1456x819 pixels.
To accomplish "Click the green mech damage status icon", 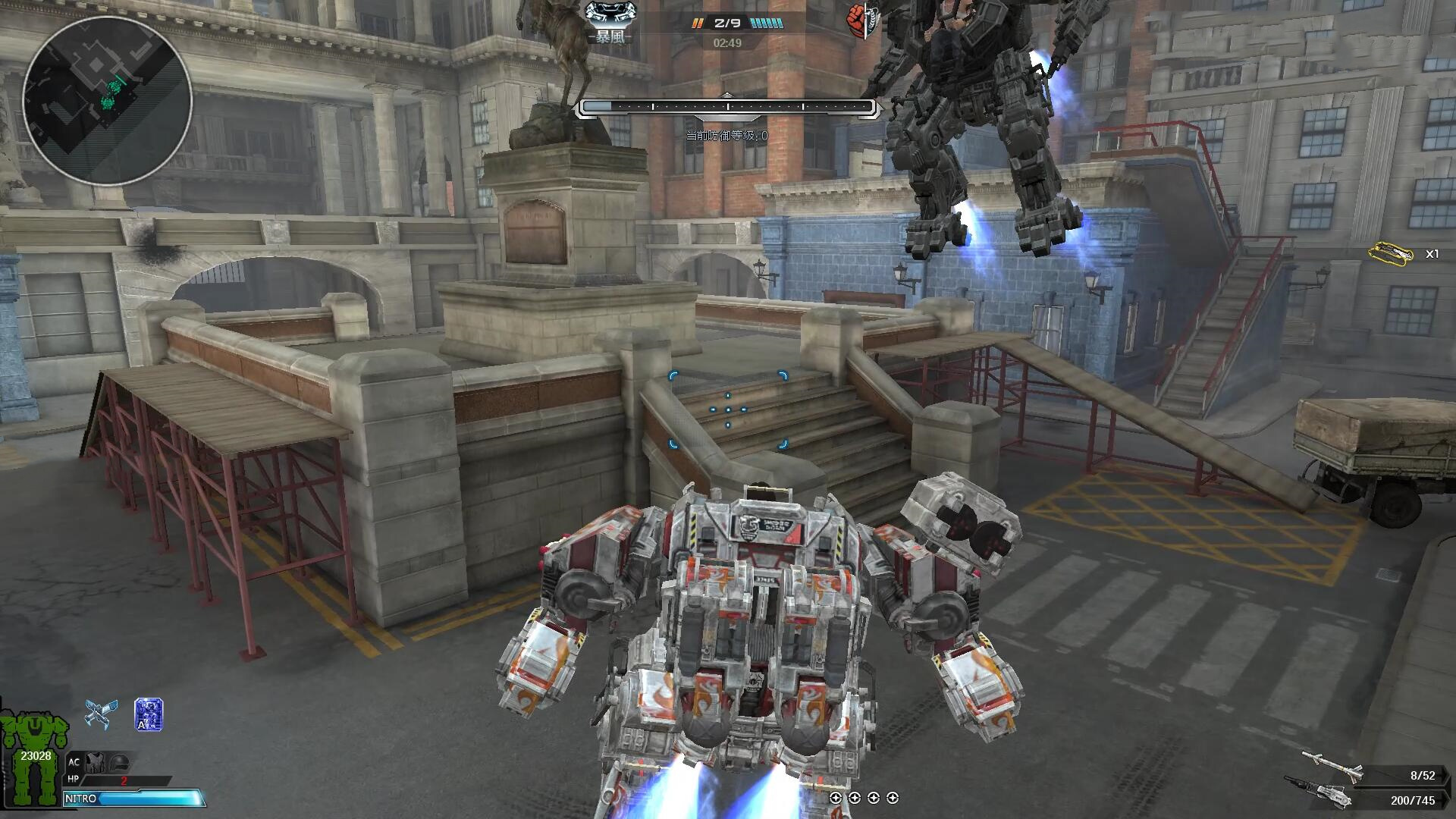I will pos(33,757).
